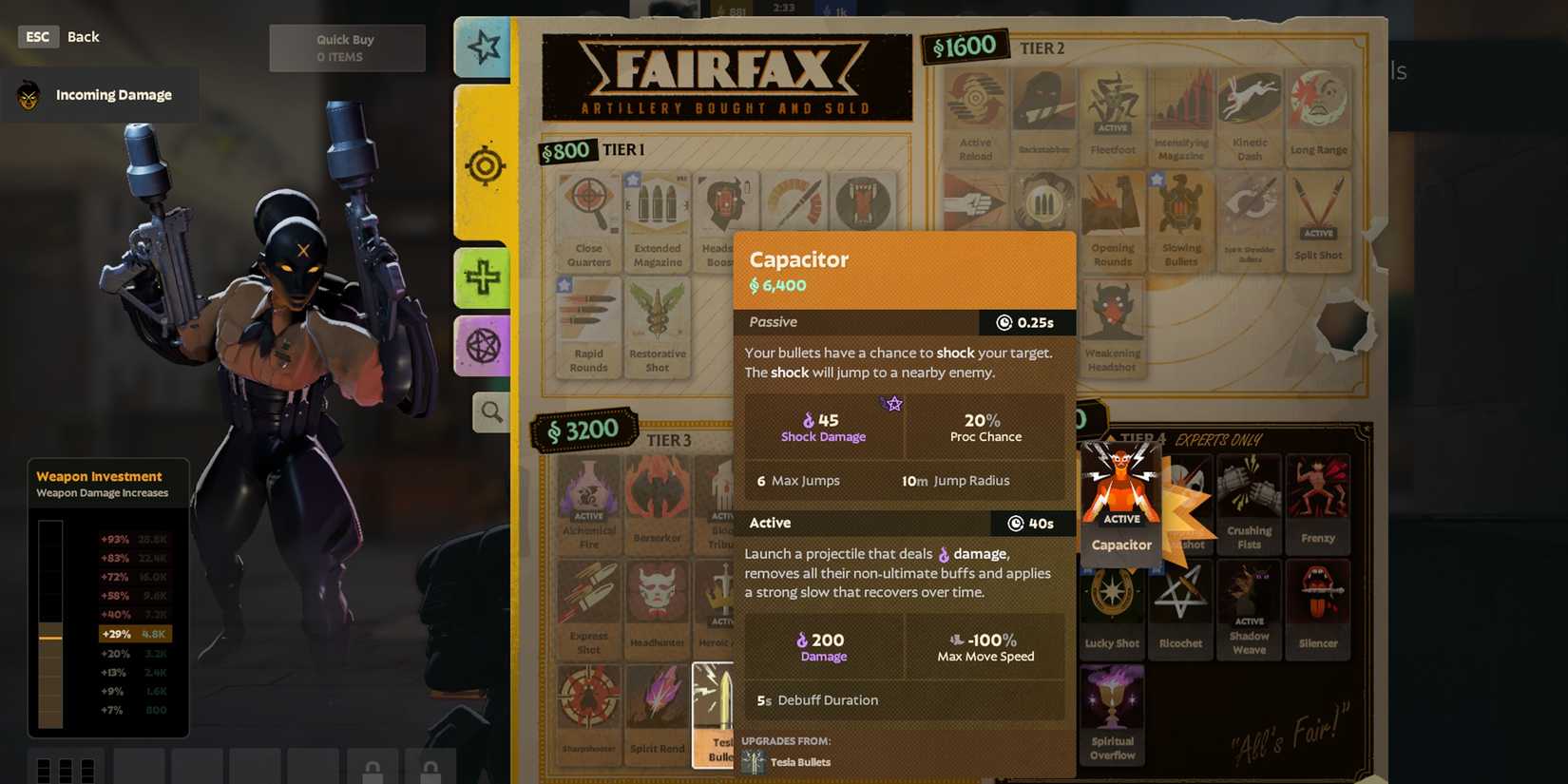Image resolution: width=1568 pixels, height=784 pixels.
Task: Switch to the star tab in the sidebar
Action: point(483,48)
